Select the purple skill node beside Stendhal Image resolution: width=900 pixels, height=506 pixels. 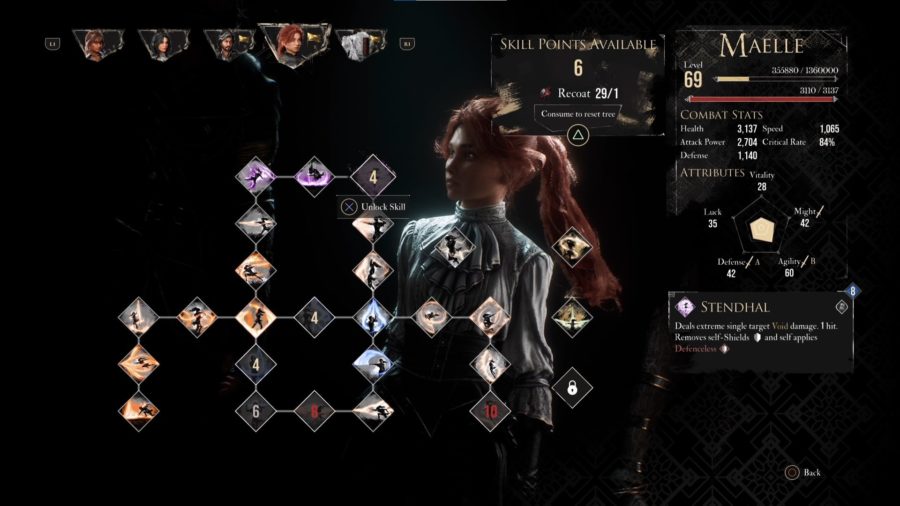(x=314, y=178)
